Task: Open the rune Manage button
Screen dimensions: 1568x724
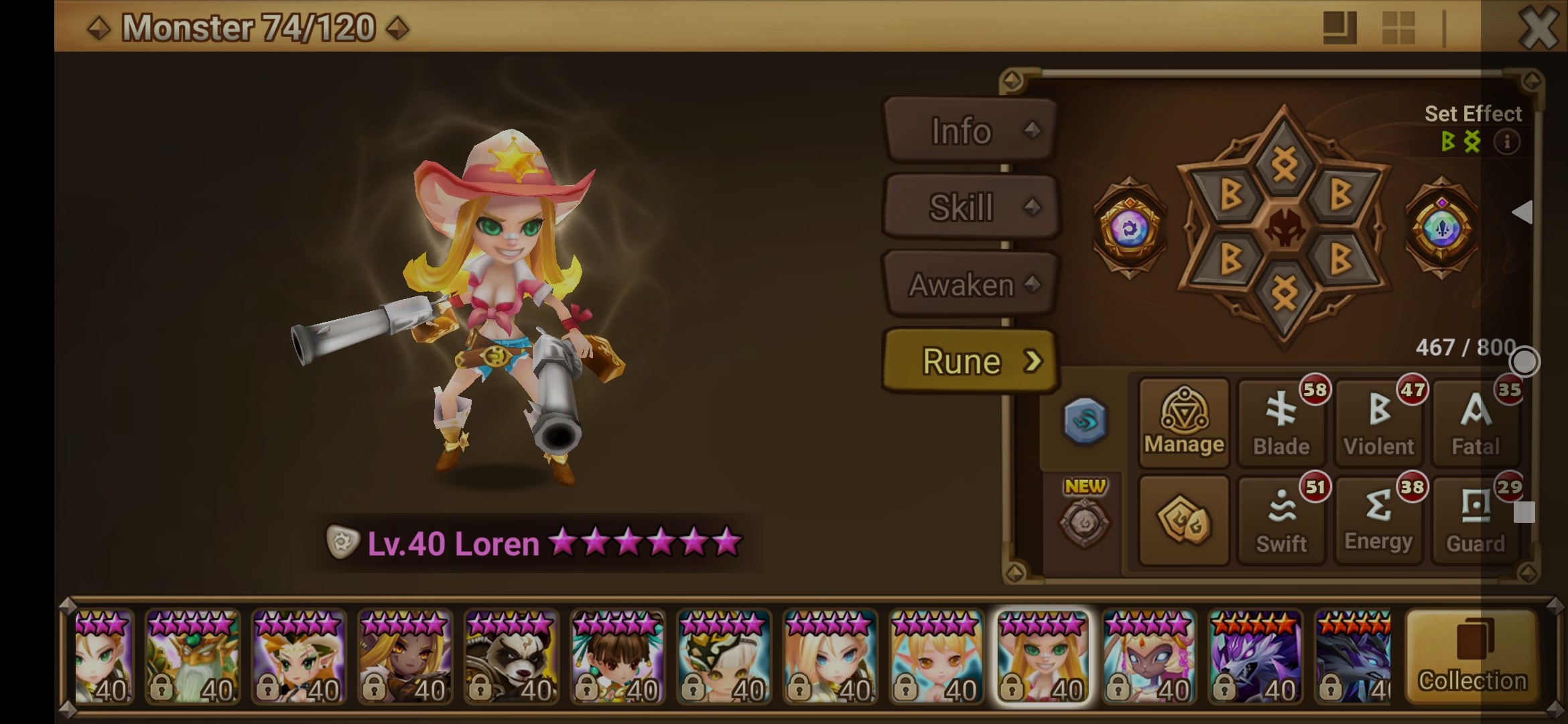Action: (x=1184, y=422)
